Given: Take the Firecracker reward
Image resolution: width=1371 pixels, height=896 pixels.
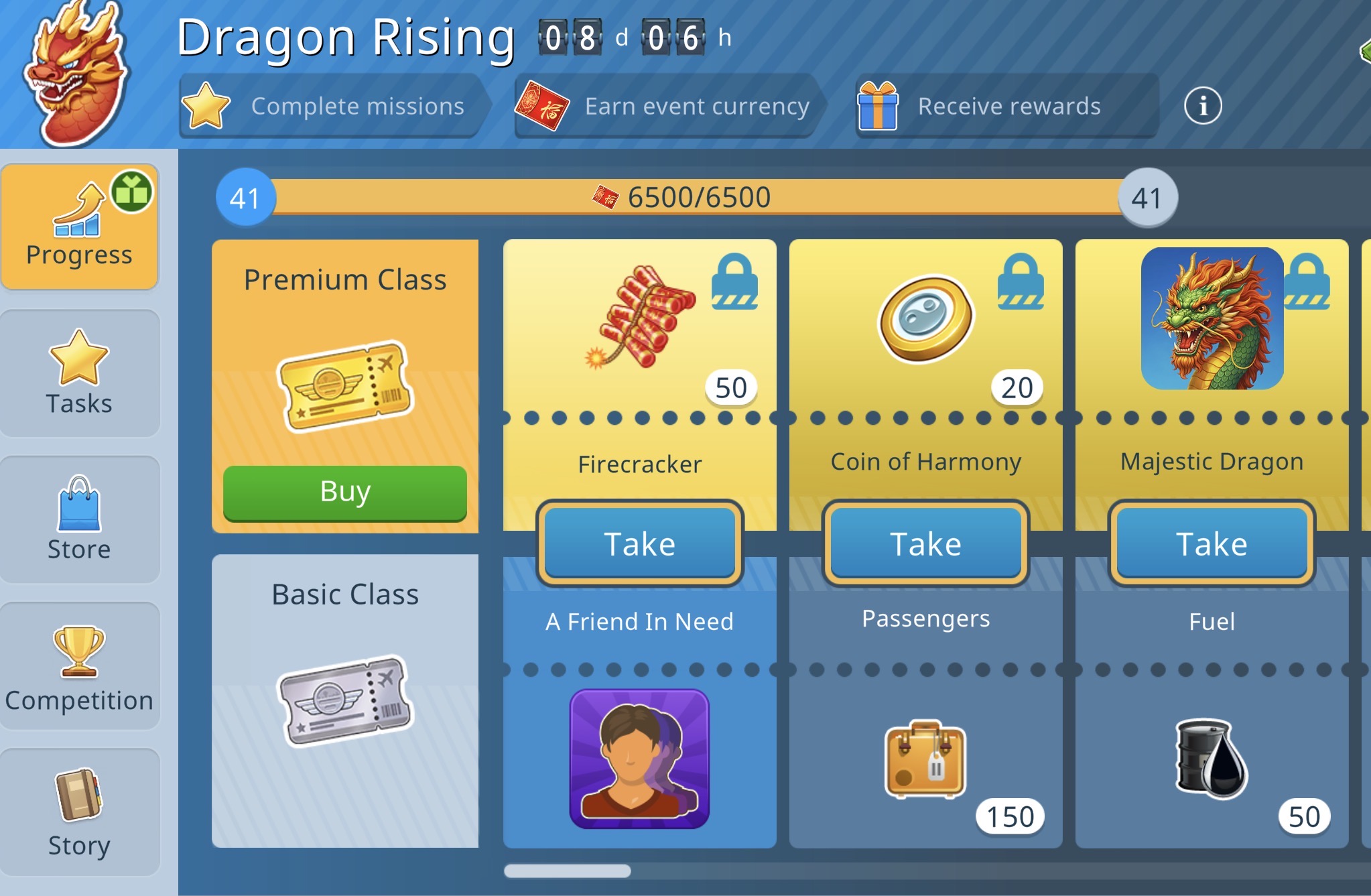Looking at the screenshot, I should 639,543.
